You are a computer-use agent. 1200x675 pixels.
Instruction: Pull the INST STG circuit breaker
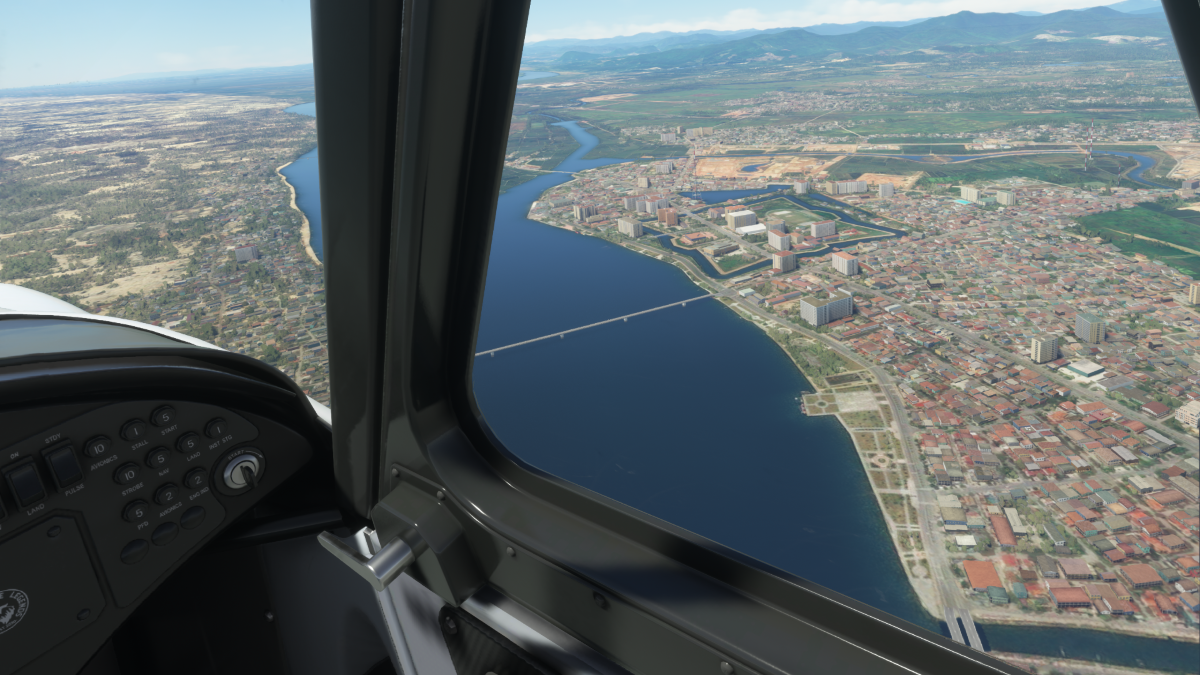tap(217, 428)
